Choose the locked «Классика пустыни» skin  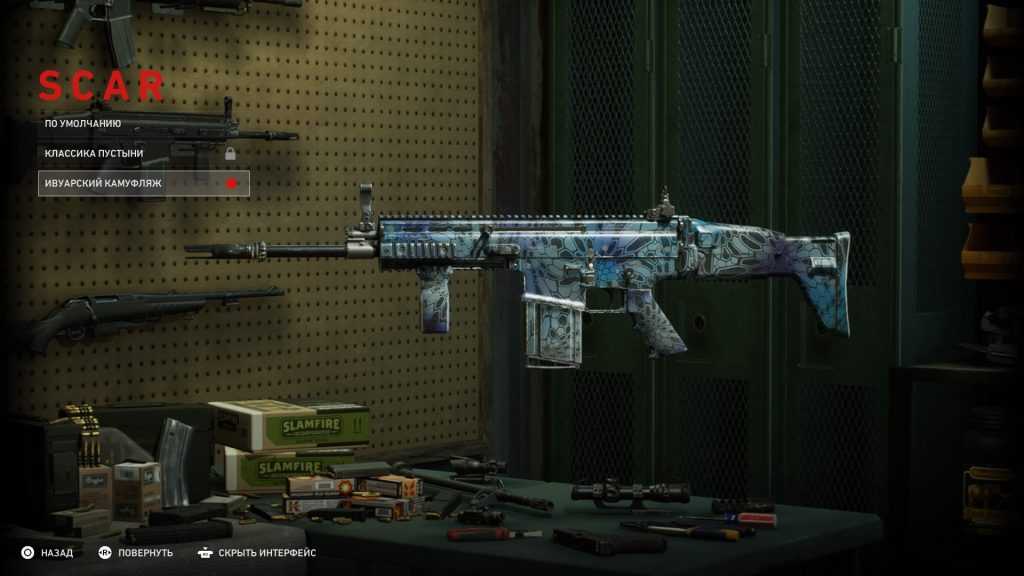click(x=94, y=153)
